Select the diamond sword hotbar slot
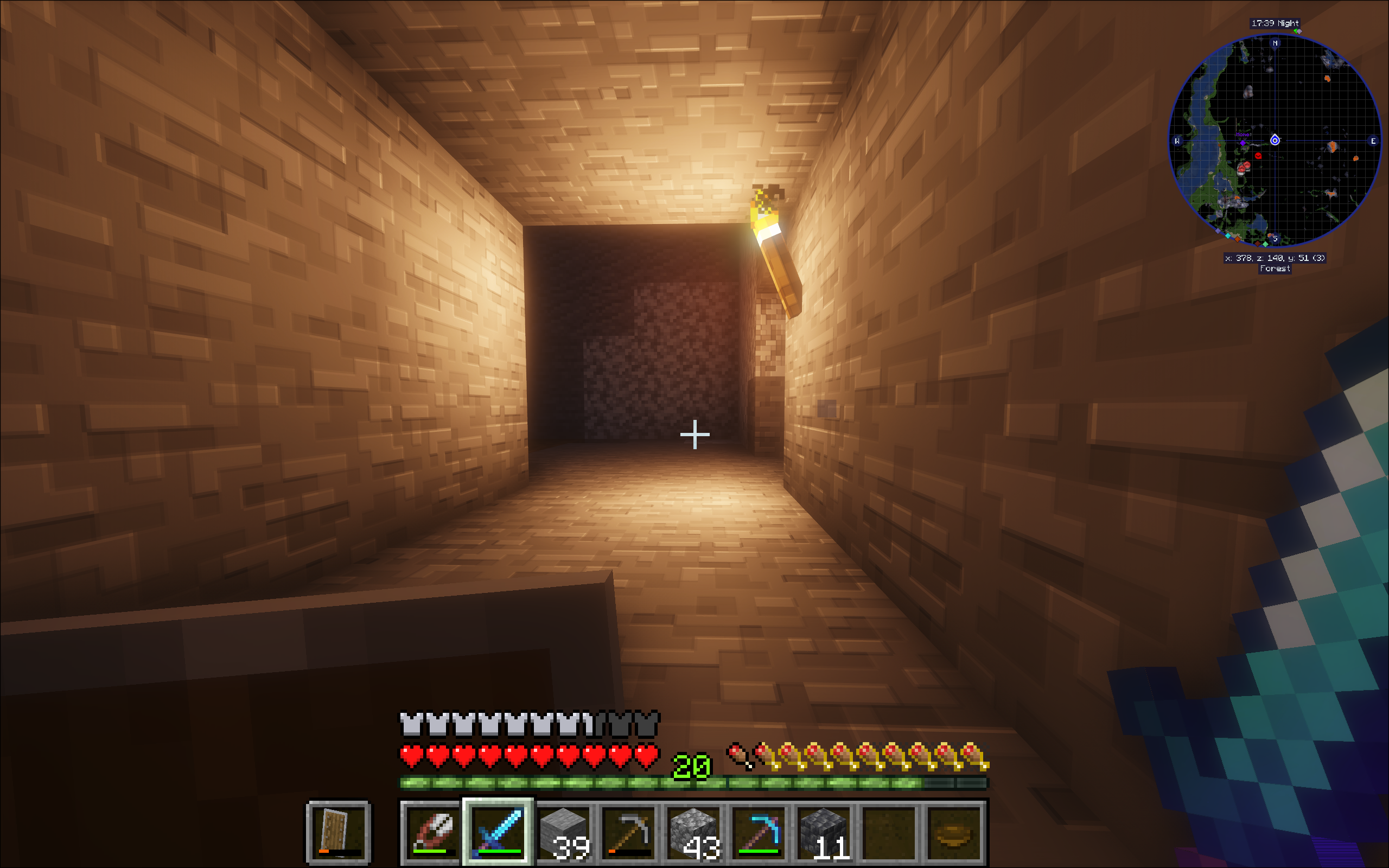 (498, 831)
